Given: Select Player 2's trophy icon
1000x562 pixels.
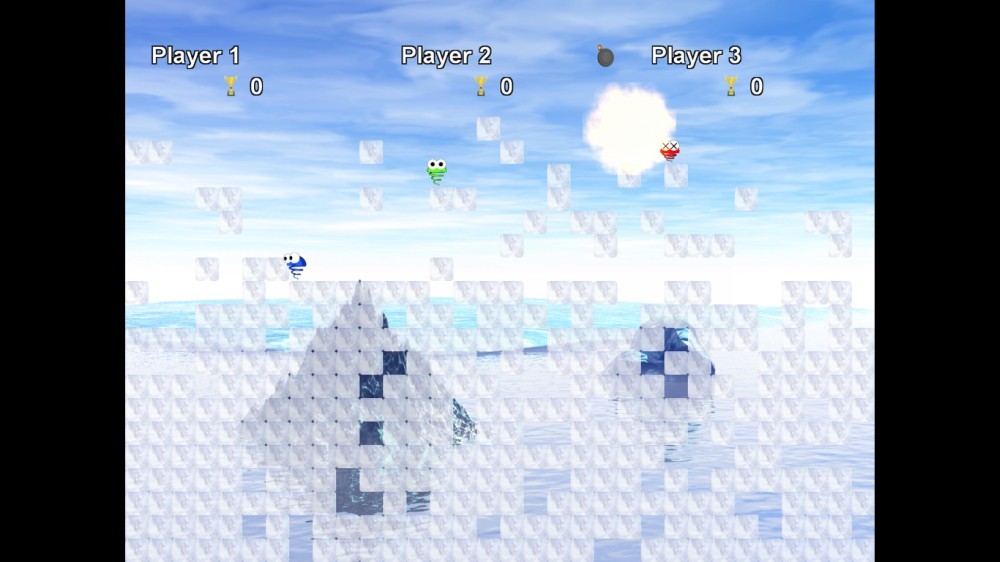Looking at the screenshot, I should coord(481,86).
